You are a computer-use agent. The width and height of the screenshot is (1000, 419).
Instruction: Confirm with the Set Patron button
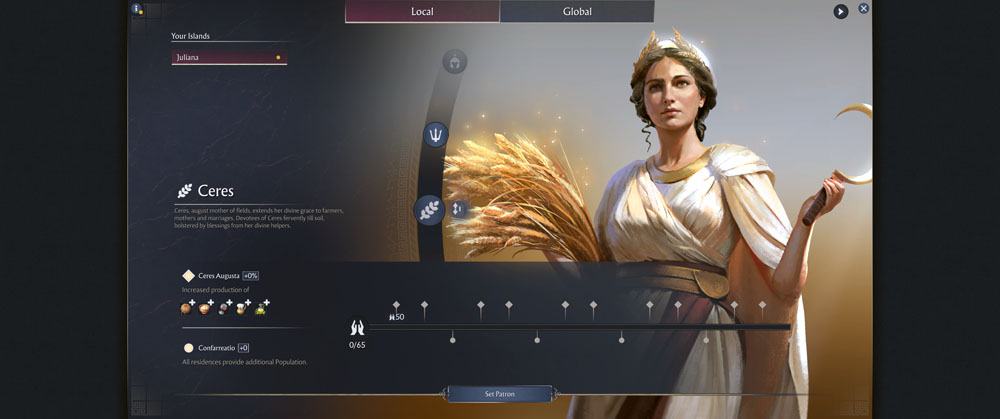(499, 394)
